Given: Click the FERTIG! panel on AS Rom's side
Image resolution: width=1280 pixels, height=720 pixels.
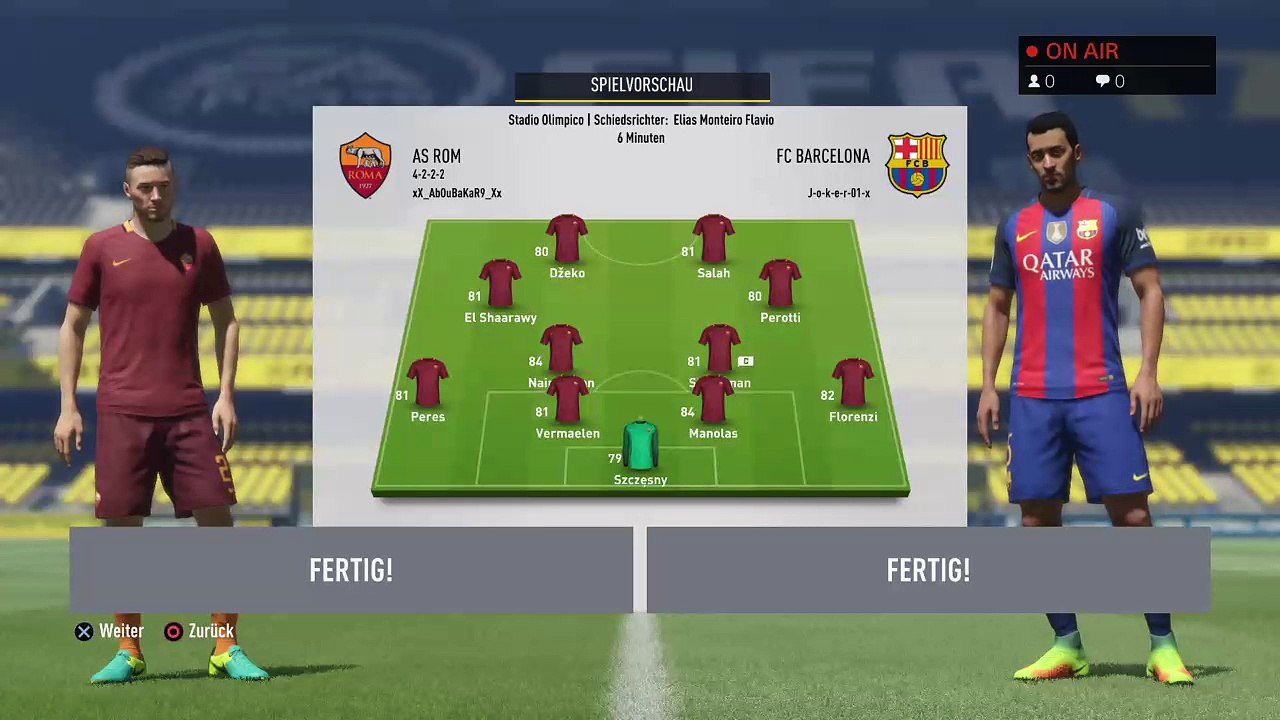Looking at the screenshot, I should 351,570.
